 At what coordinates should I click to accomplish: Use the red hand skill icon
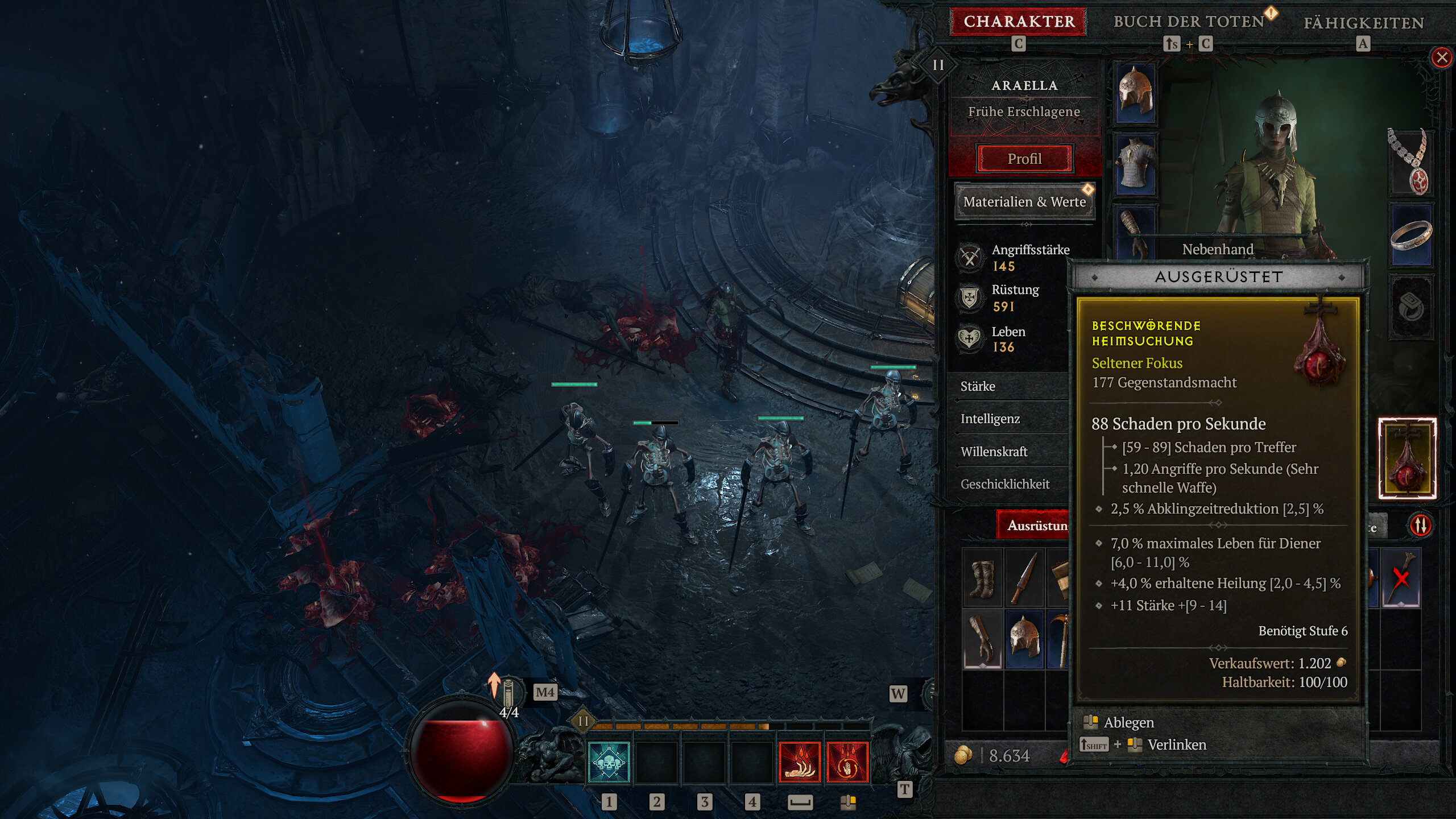[800, 762]
